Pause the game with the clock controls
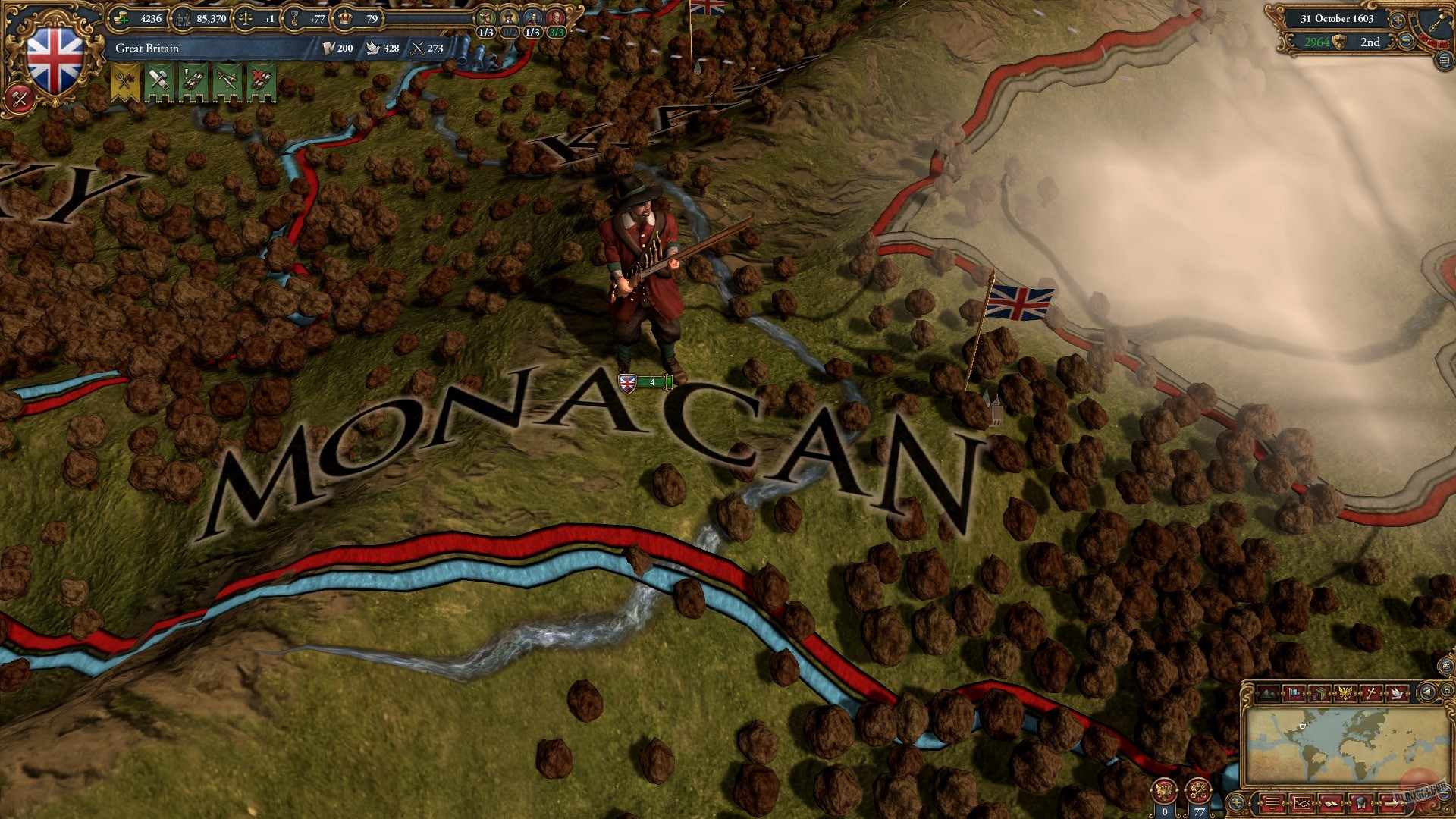The image size is (1456, 819). coord(1432,23)
